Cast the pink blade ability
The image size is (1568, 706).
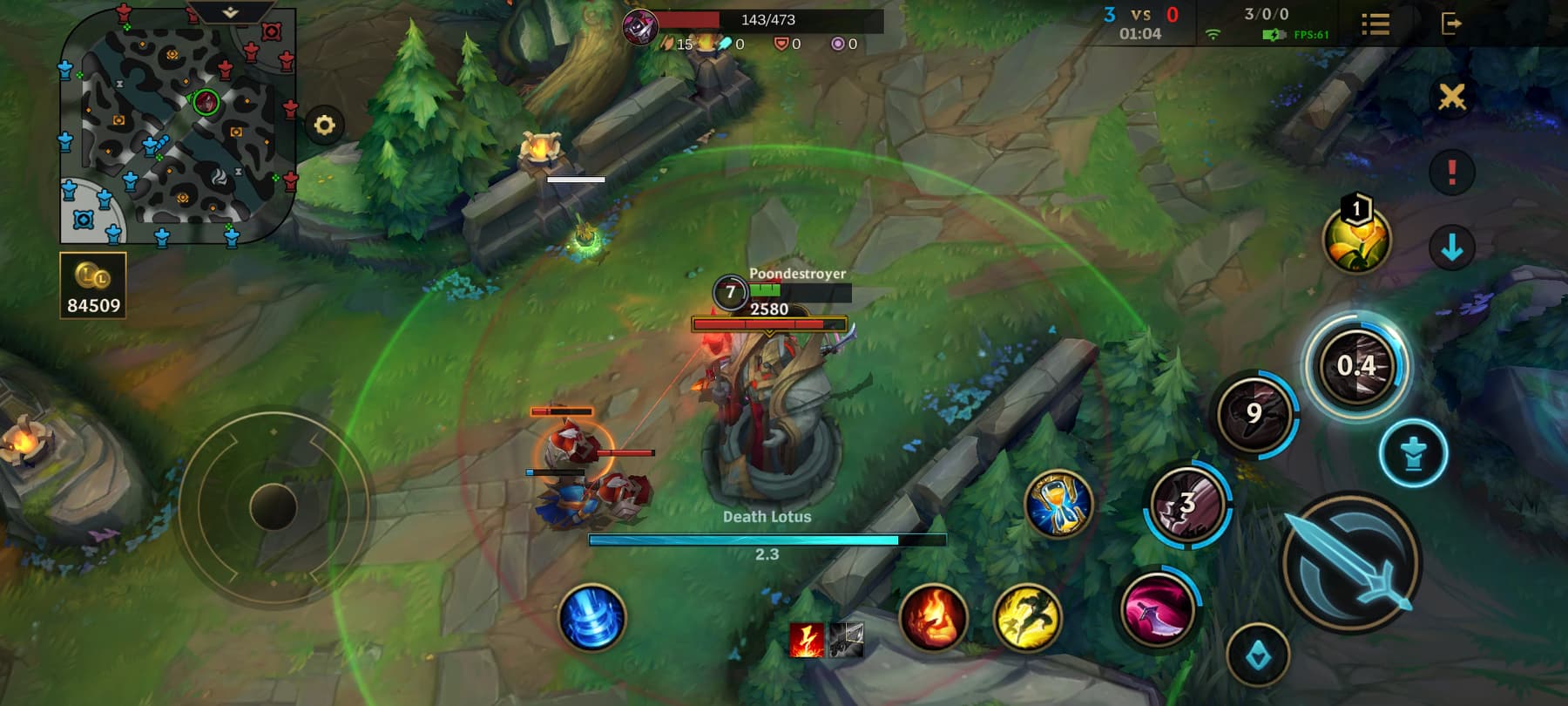click(1157, 608)
